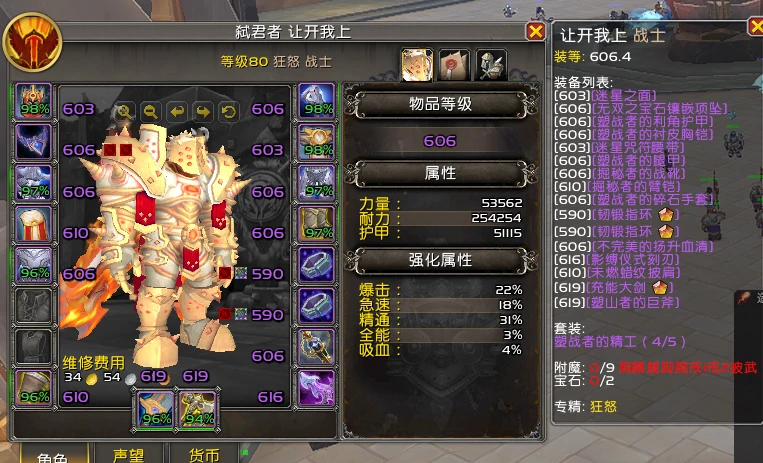This screenshot has width=763, height=463.
Task: Zoom in on the character model
Action: (125, 111)
